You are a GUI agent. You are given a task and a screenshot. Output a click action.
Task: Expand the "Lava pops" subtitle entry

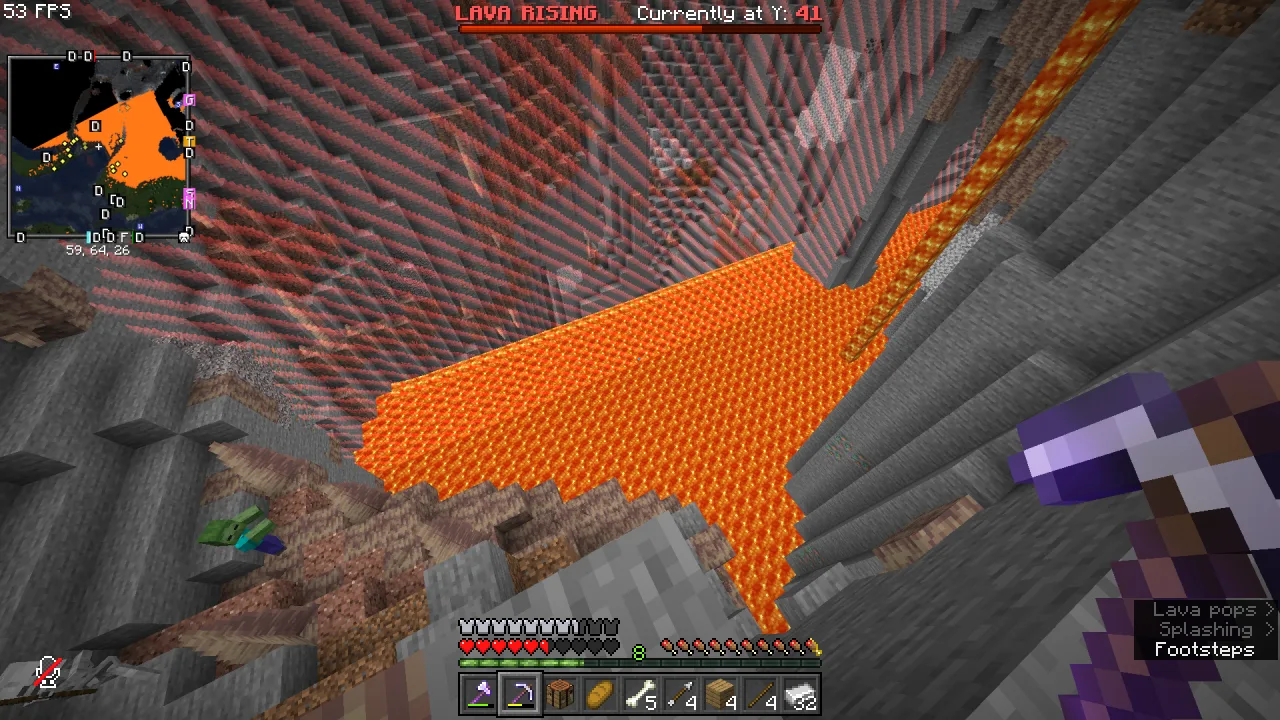coord(1205,609)
